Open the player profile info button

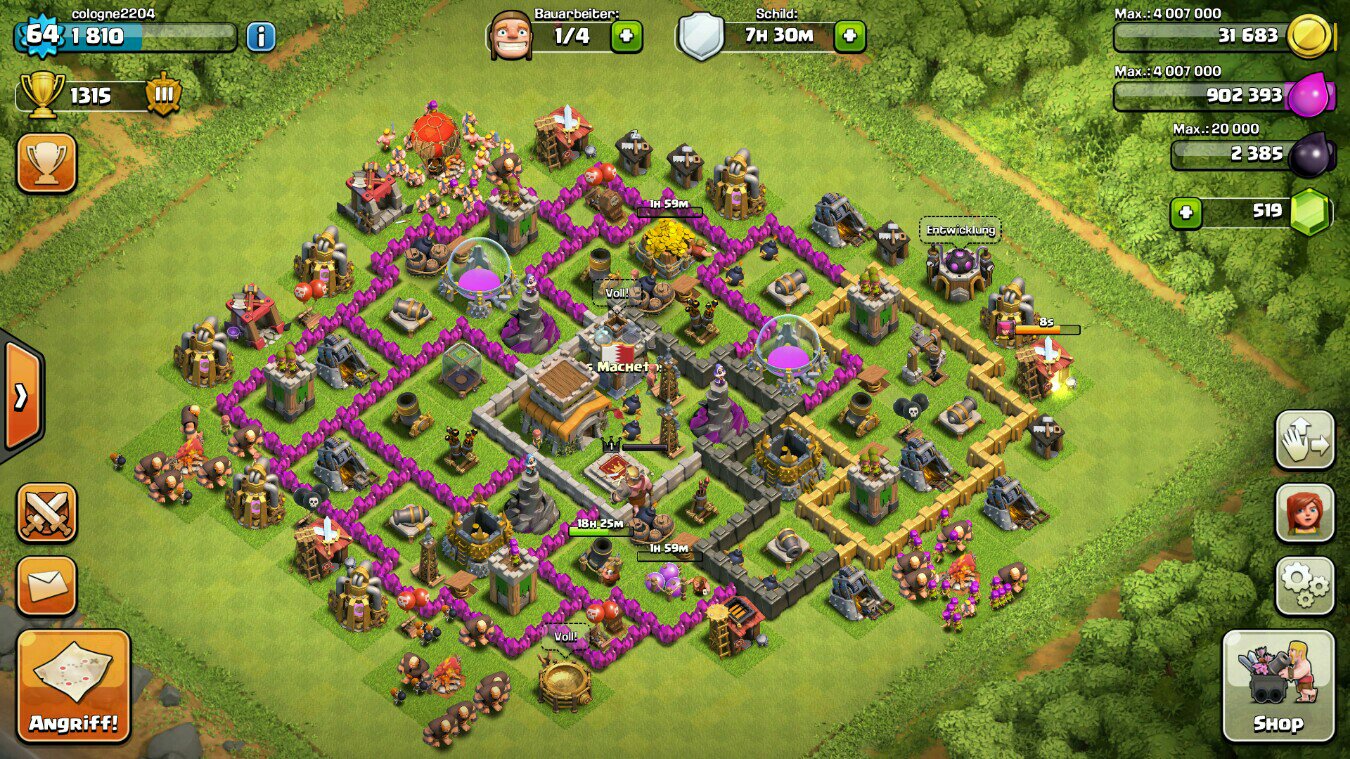click(x=260, y=37)
